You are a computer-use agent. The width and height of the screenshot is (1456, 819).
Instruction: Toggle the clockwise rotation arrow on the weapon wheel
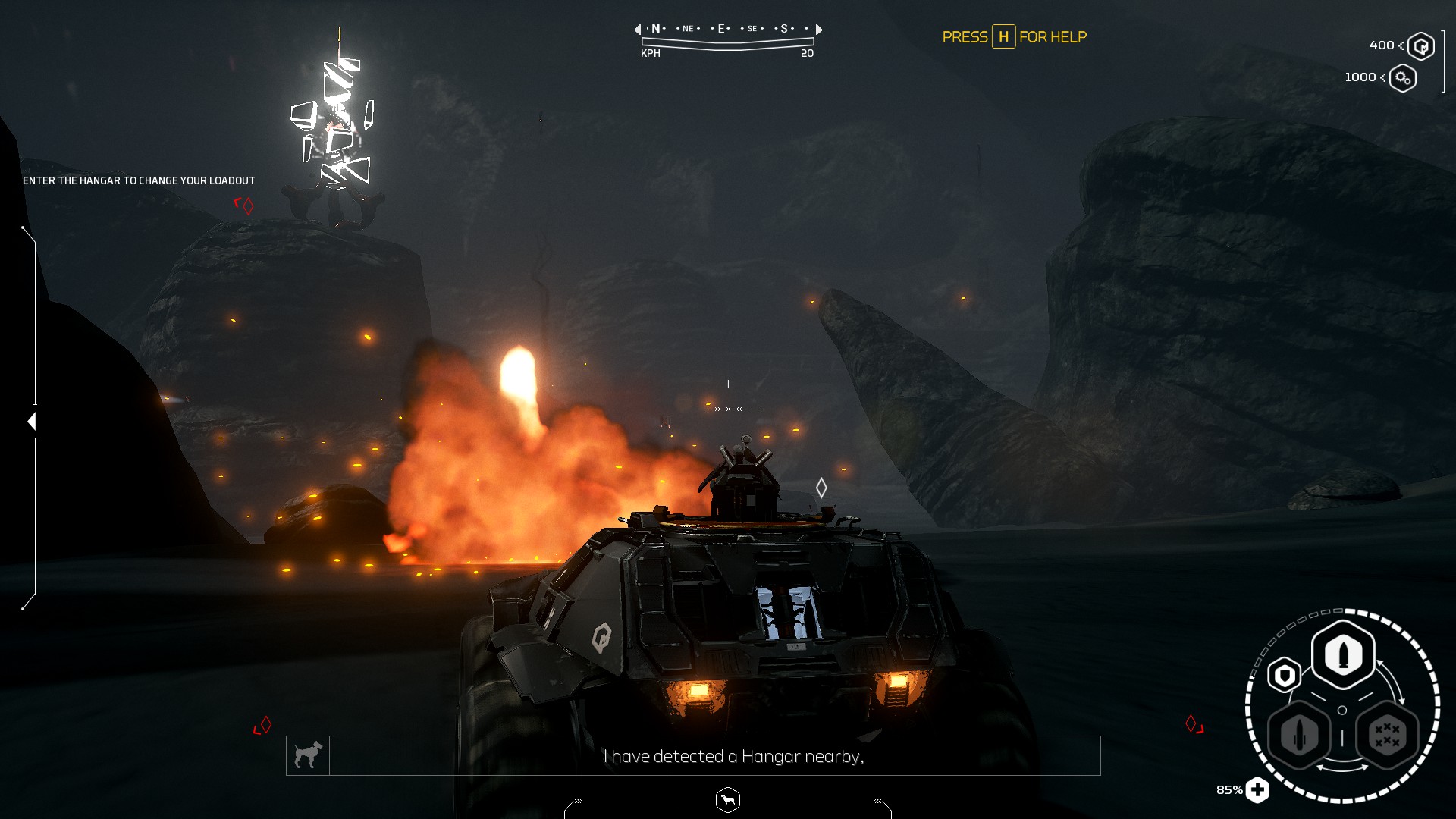pos(1392,680)
